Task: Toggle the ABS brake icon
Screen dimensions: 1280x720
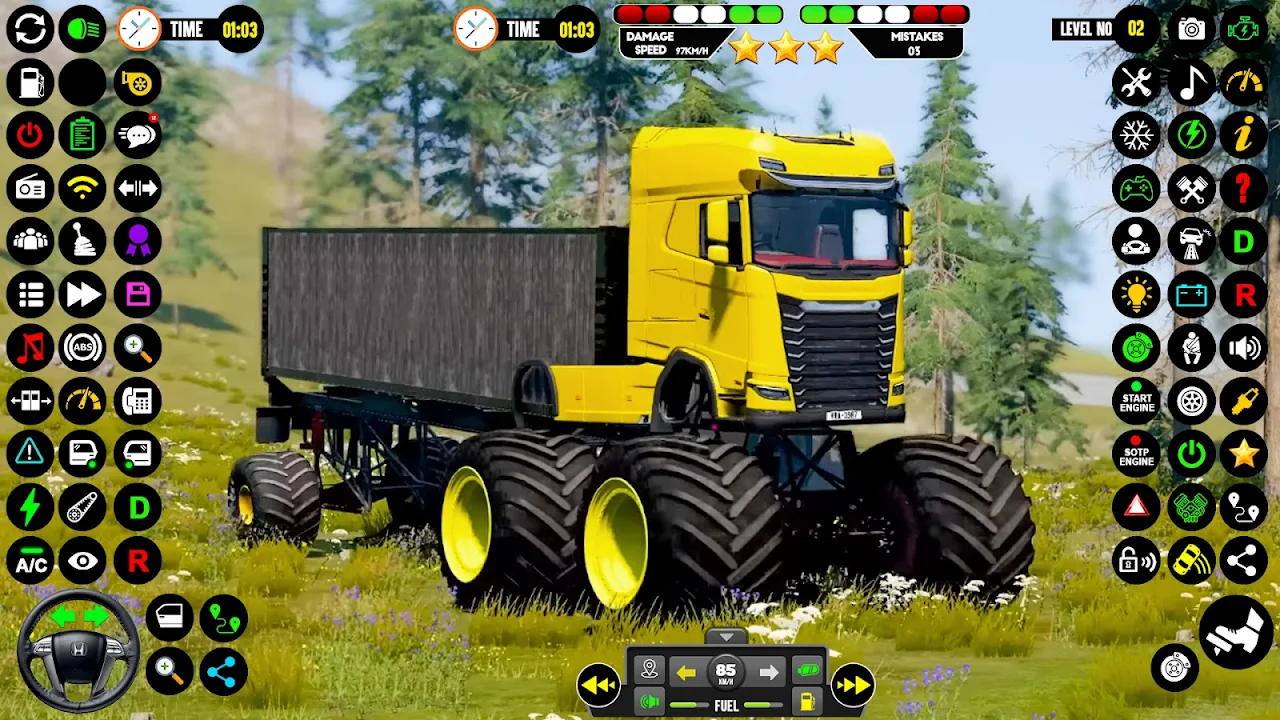Action: click(83, 348)
